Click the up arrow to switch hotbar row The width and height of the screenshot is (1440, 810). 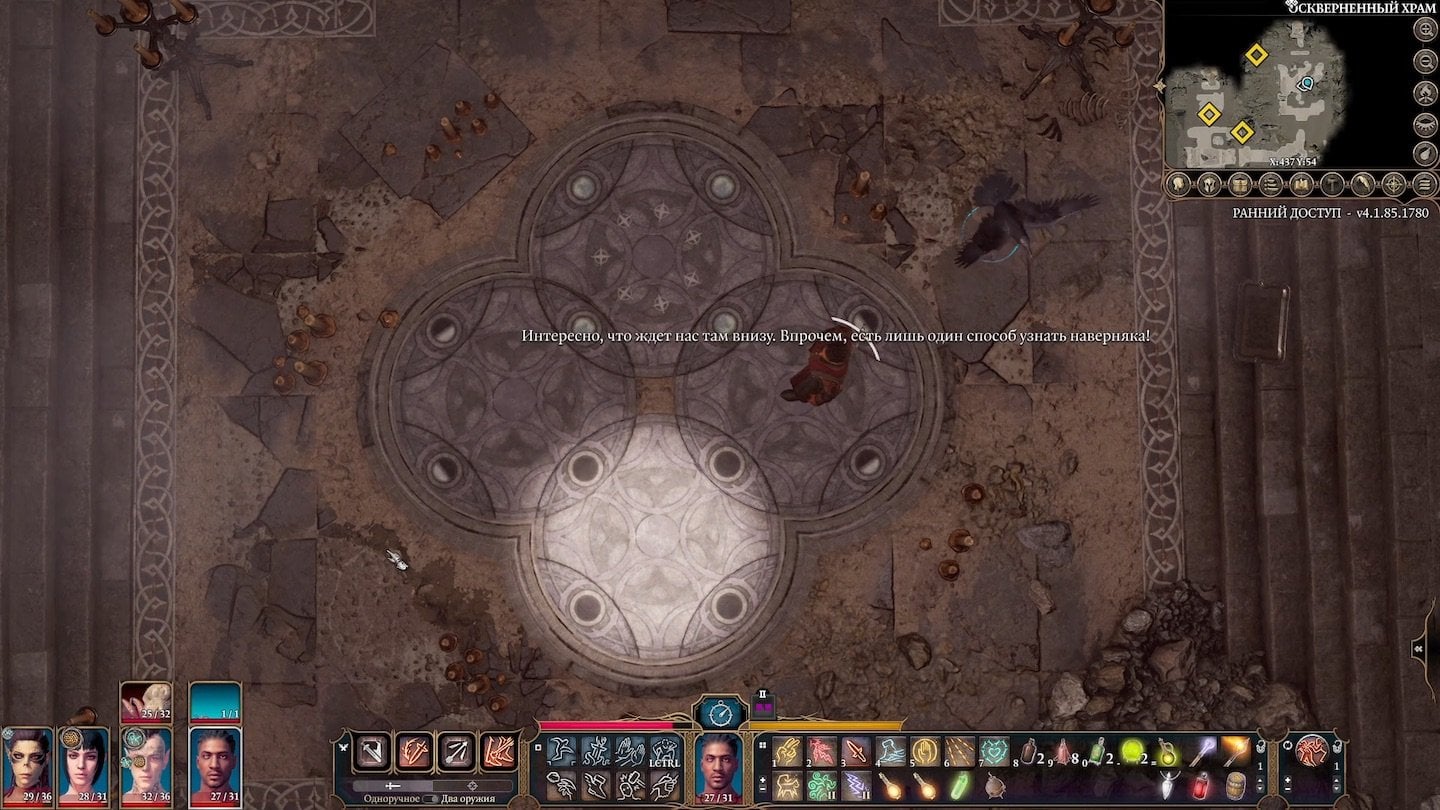point(1260,780)
